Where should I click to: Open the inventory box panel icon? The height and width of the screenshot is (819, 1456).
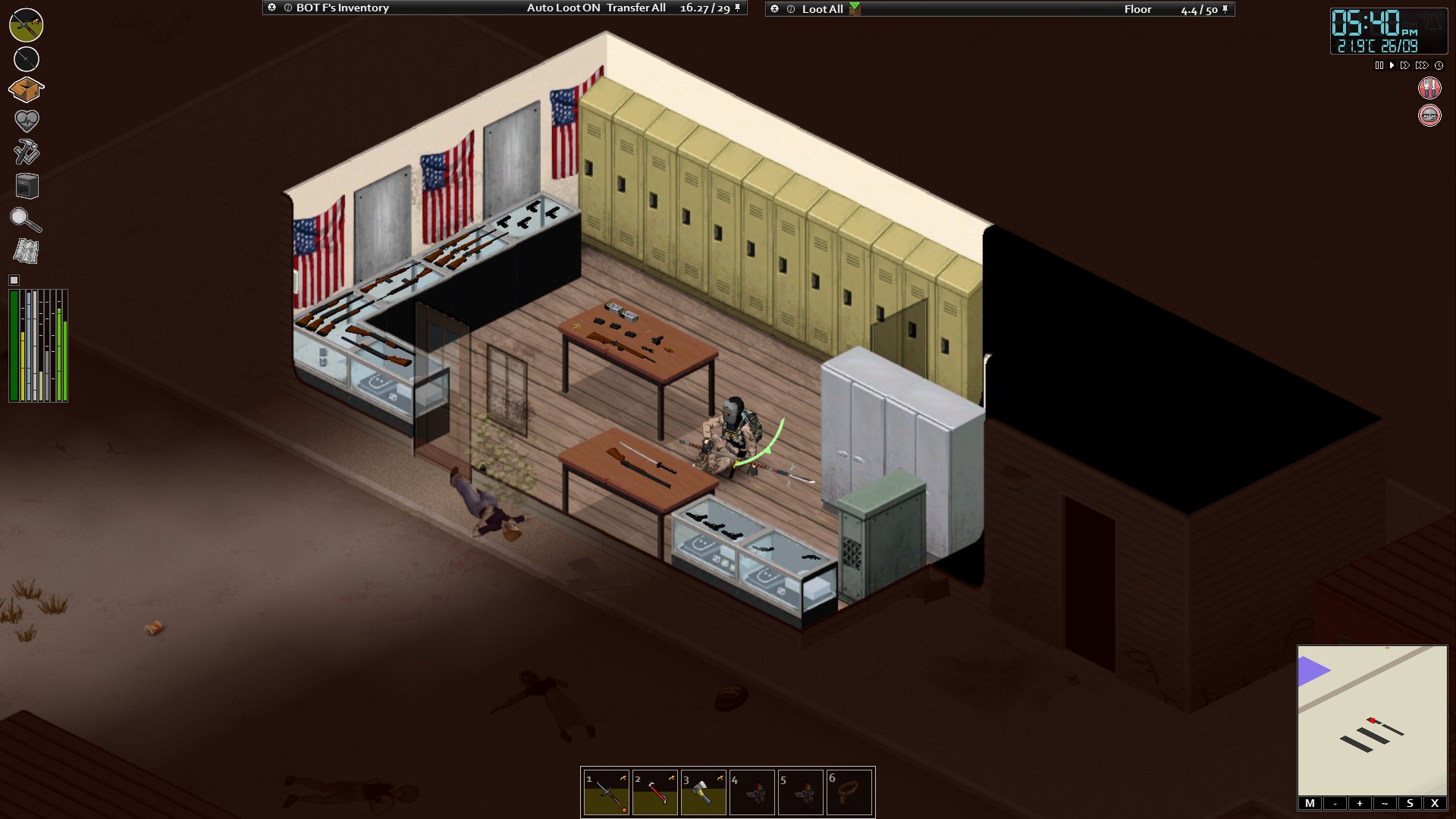[x=25, y=89]
